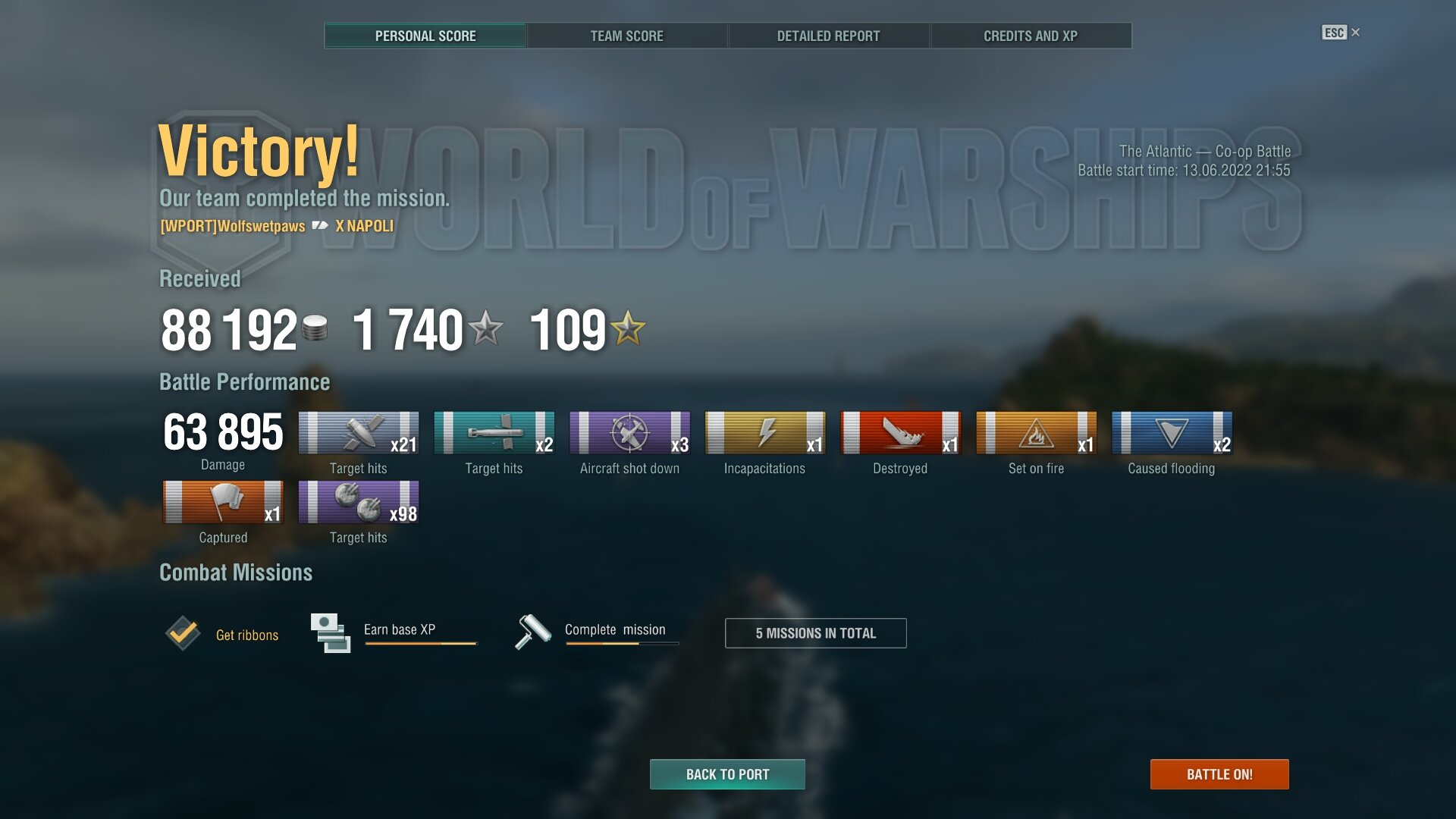Start another match with Battle On!

coord(1219,774)
